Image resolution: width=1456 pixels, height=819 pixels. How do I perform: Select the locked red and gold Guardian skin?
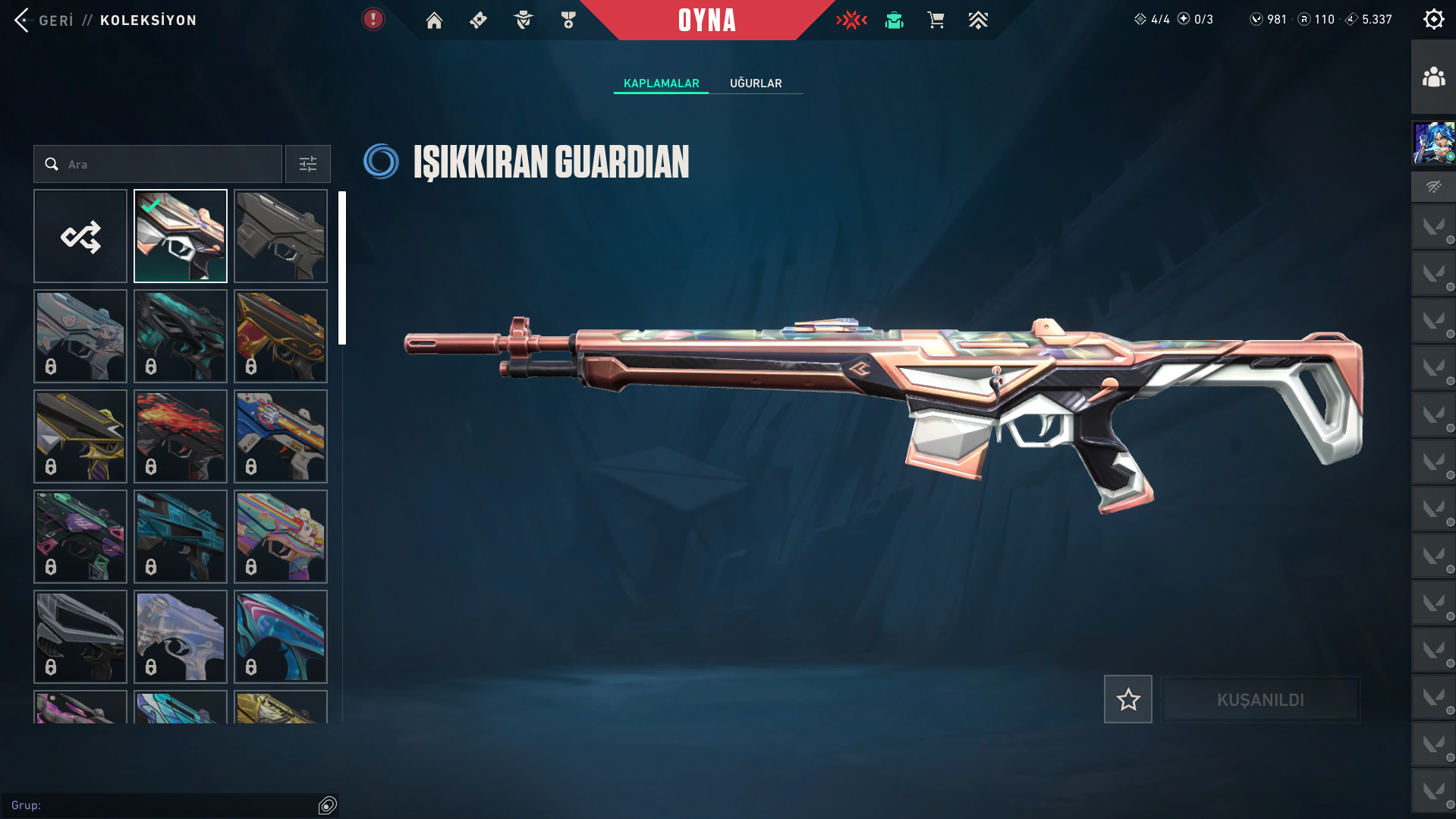pyautogui.click(x=281, y=336)
